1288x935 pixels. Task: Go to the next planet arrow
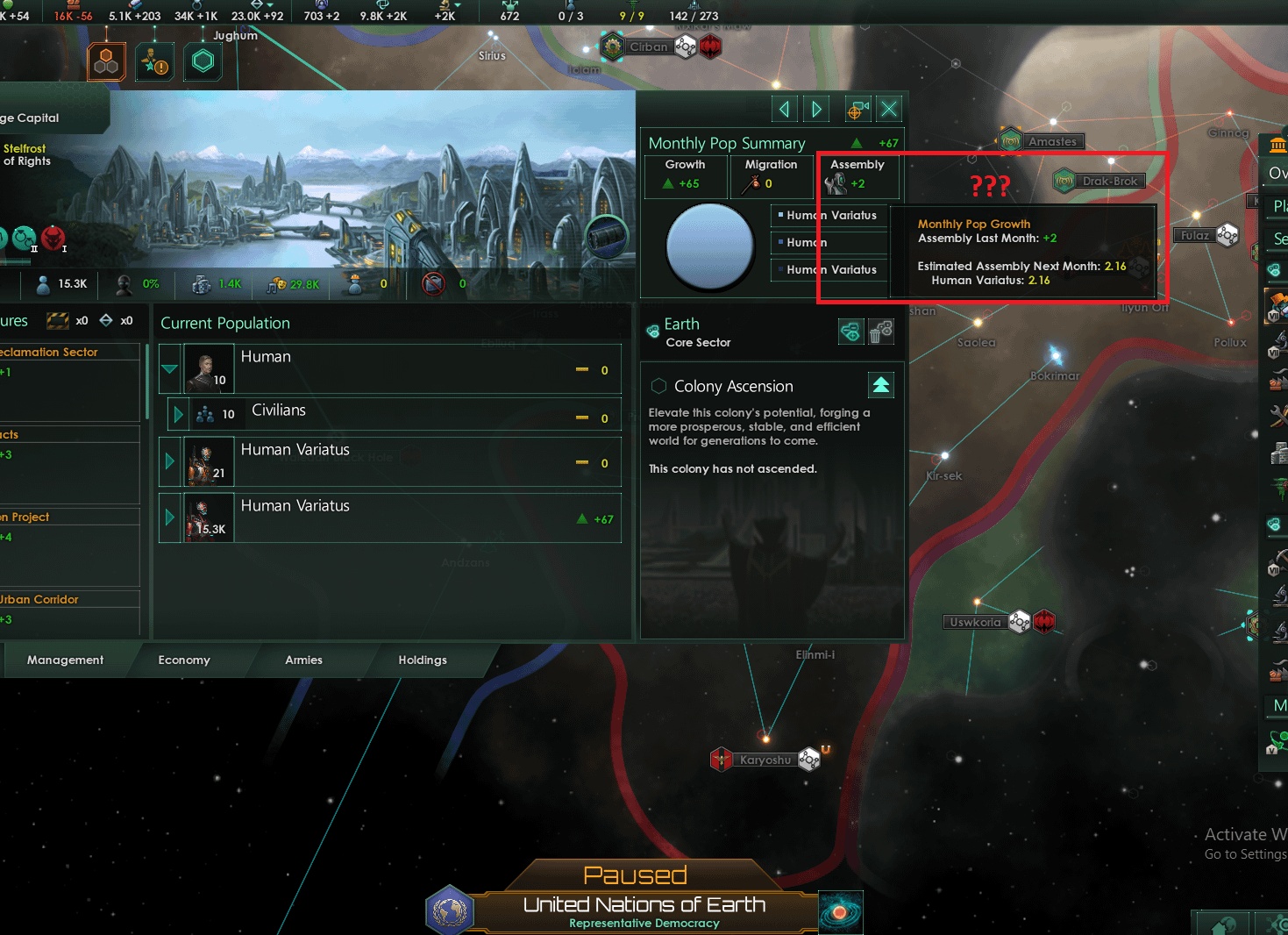pyautogui.click(x=816, y=109)
